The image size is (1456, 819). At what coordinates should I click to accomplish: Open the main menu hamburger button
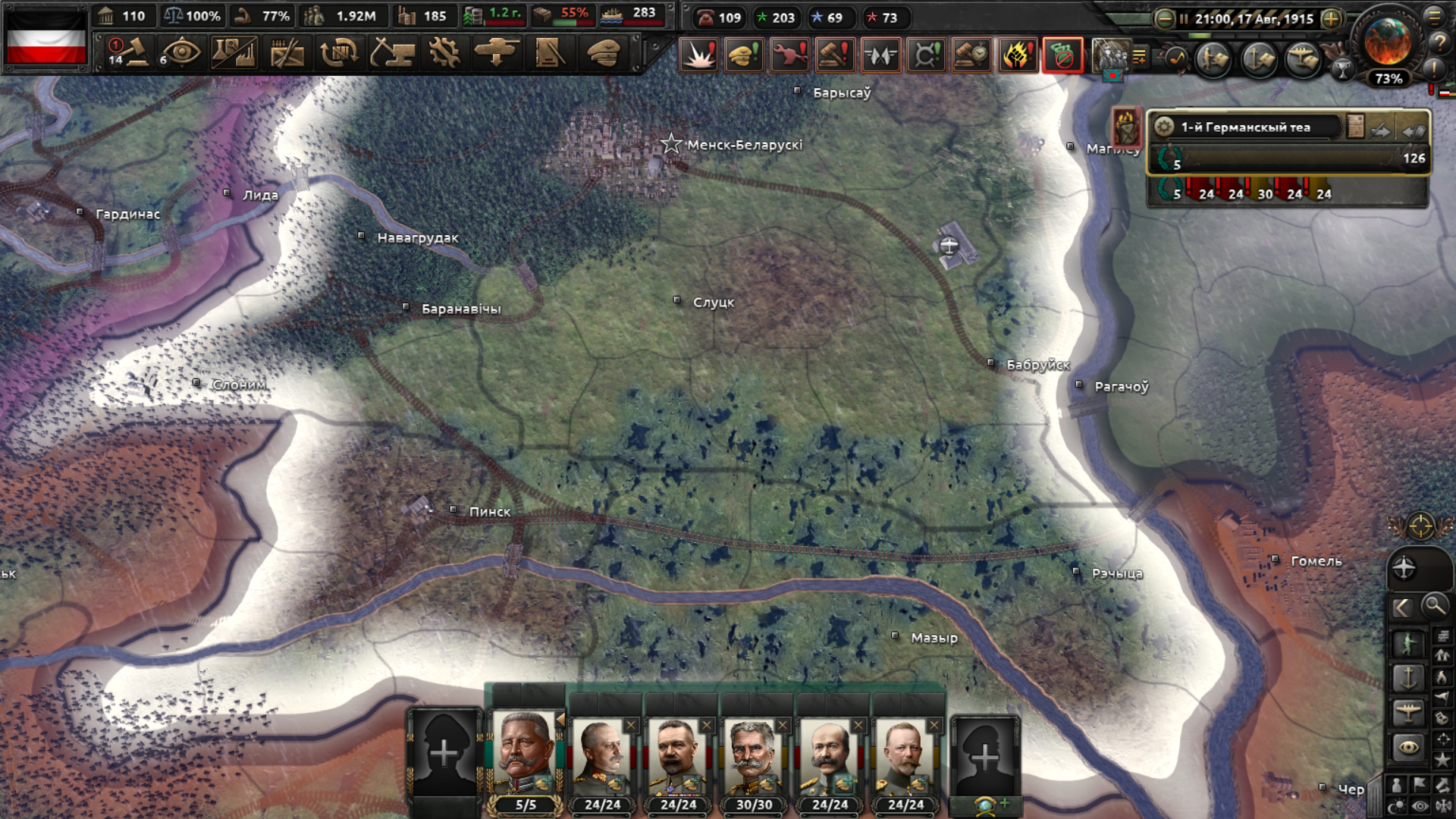coord(1435,16)
